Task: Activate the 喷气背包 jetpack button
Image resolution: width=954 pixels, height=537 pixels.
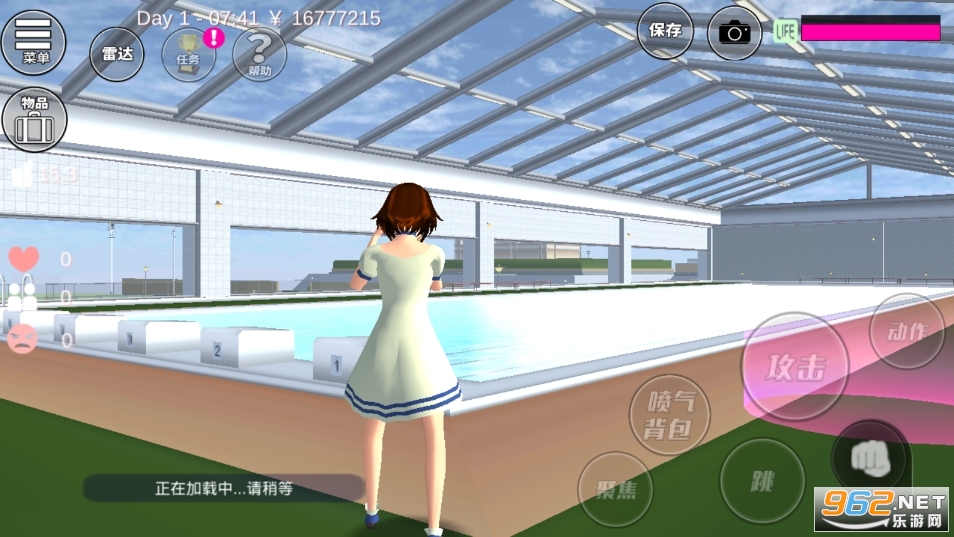Action: click(669, 414)
